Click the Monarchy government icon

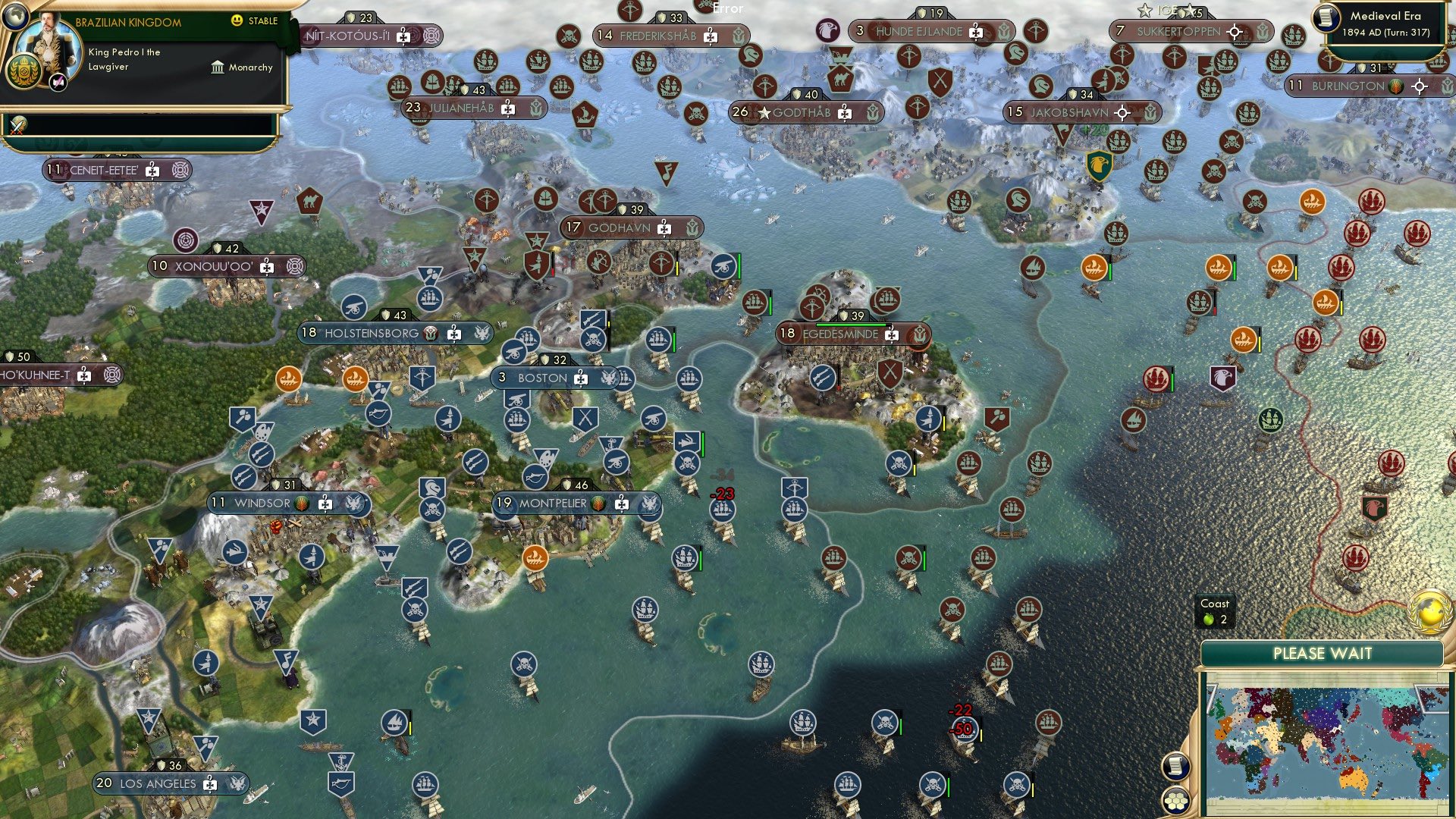click(x=216, y=67)
